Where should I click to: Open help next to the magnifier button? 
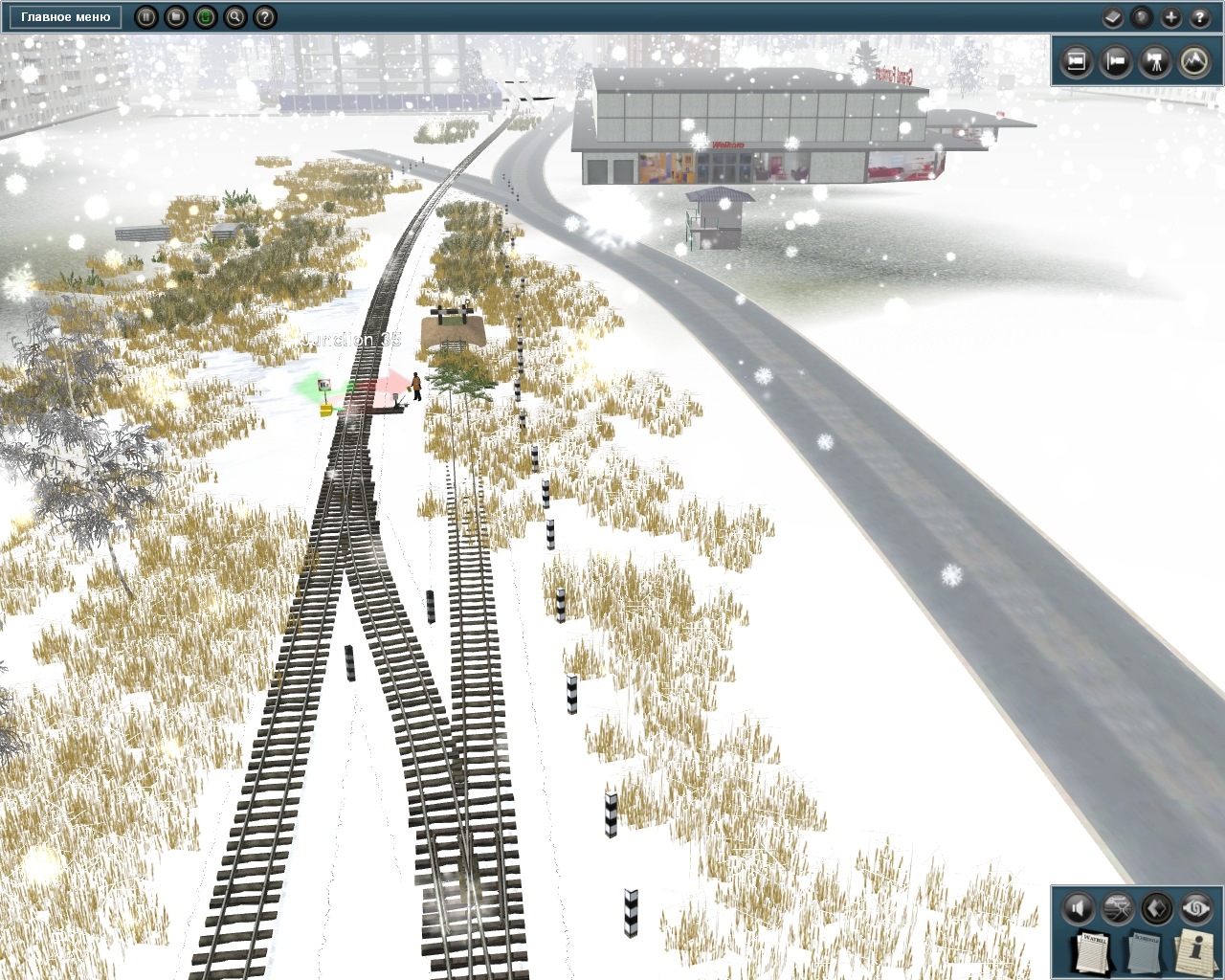click(265, 17)
